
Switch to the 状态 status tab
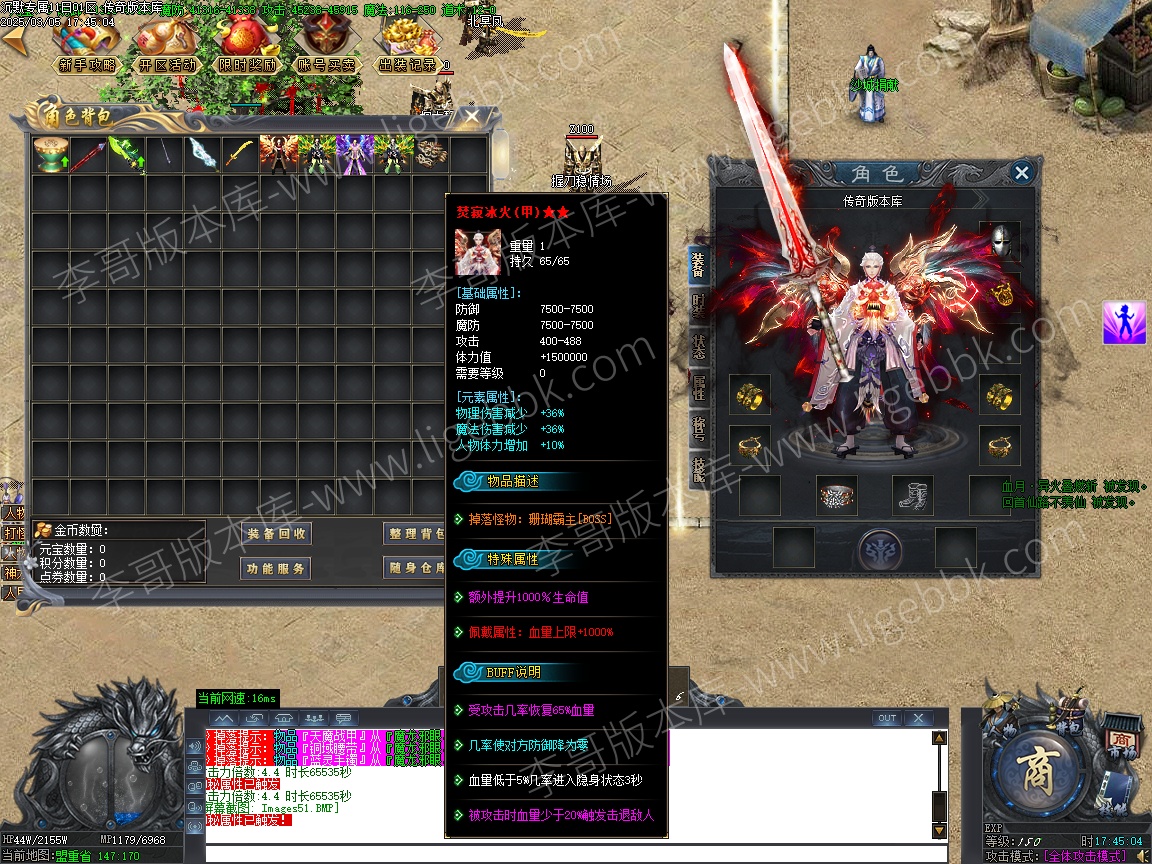pos(698,347)
